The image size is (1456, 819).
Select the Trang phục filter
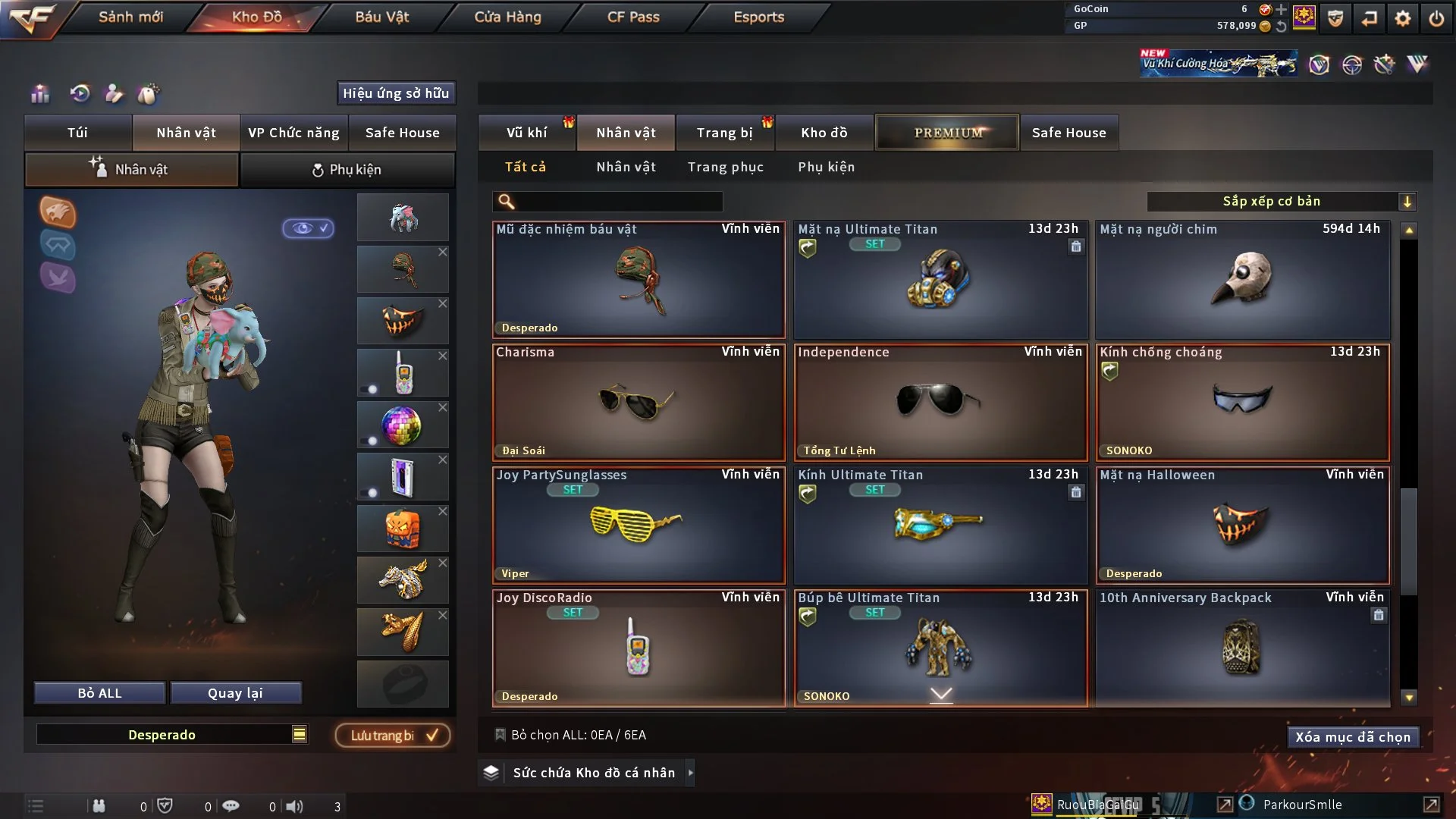725,167
